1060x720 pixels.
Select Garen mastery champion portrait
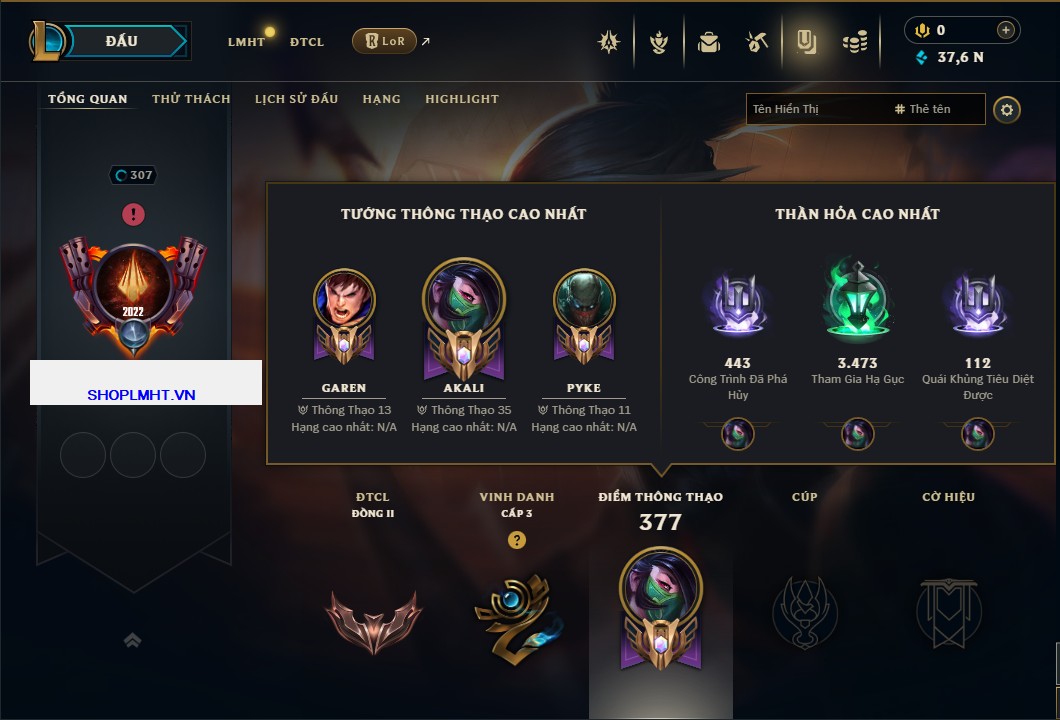(344, 300)
